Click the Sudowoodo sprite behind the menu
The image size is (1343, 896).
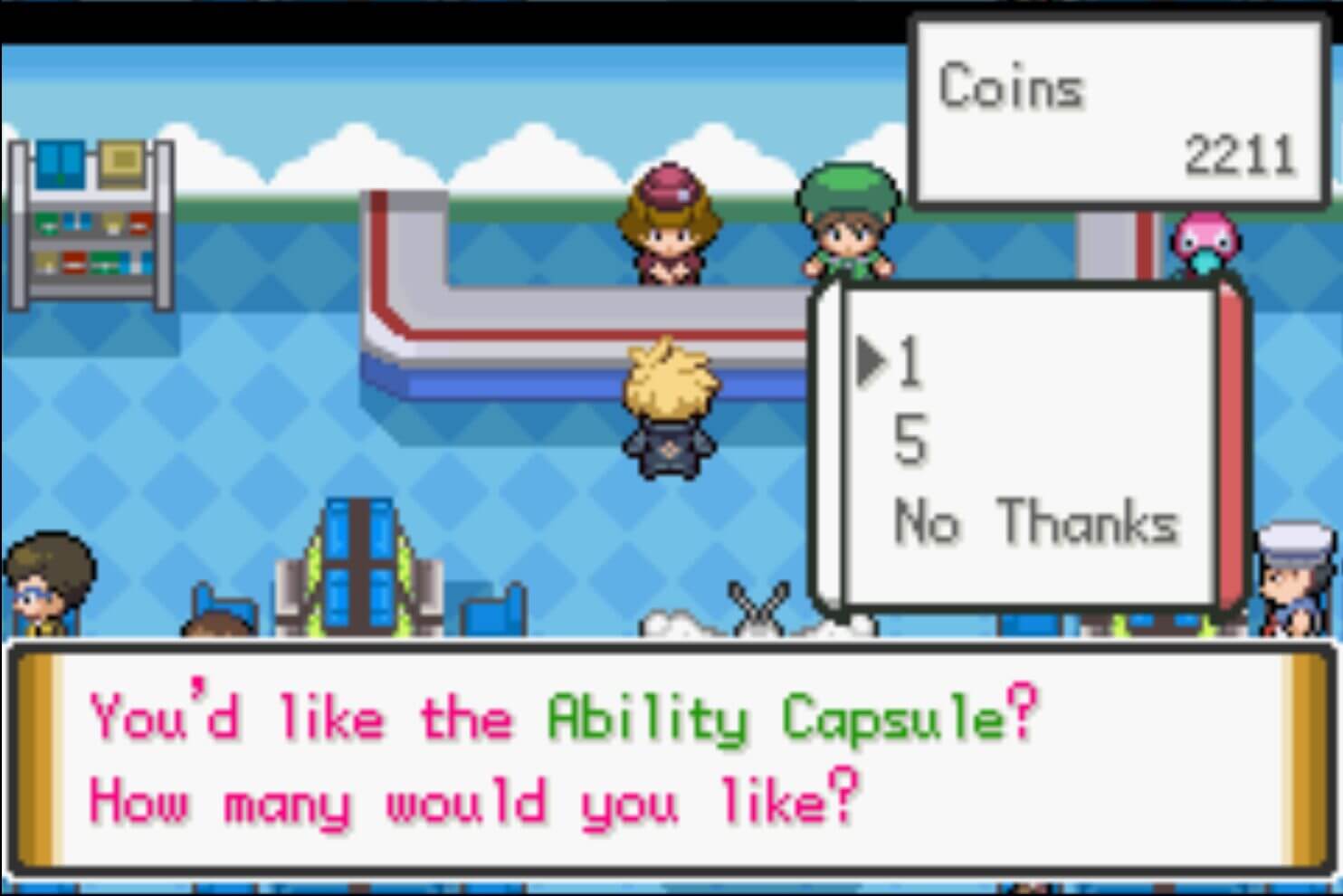760,606
